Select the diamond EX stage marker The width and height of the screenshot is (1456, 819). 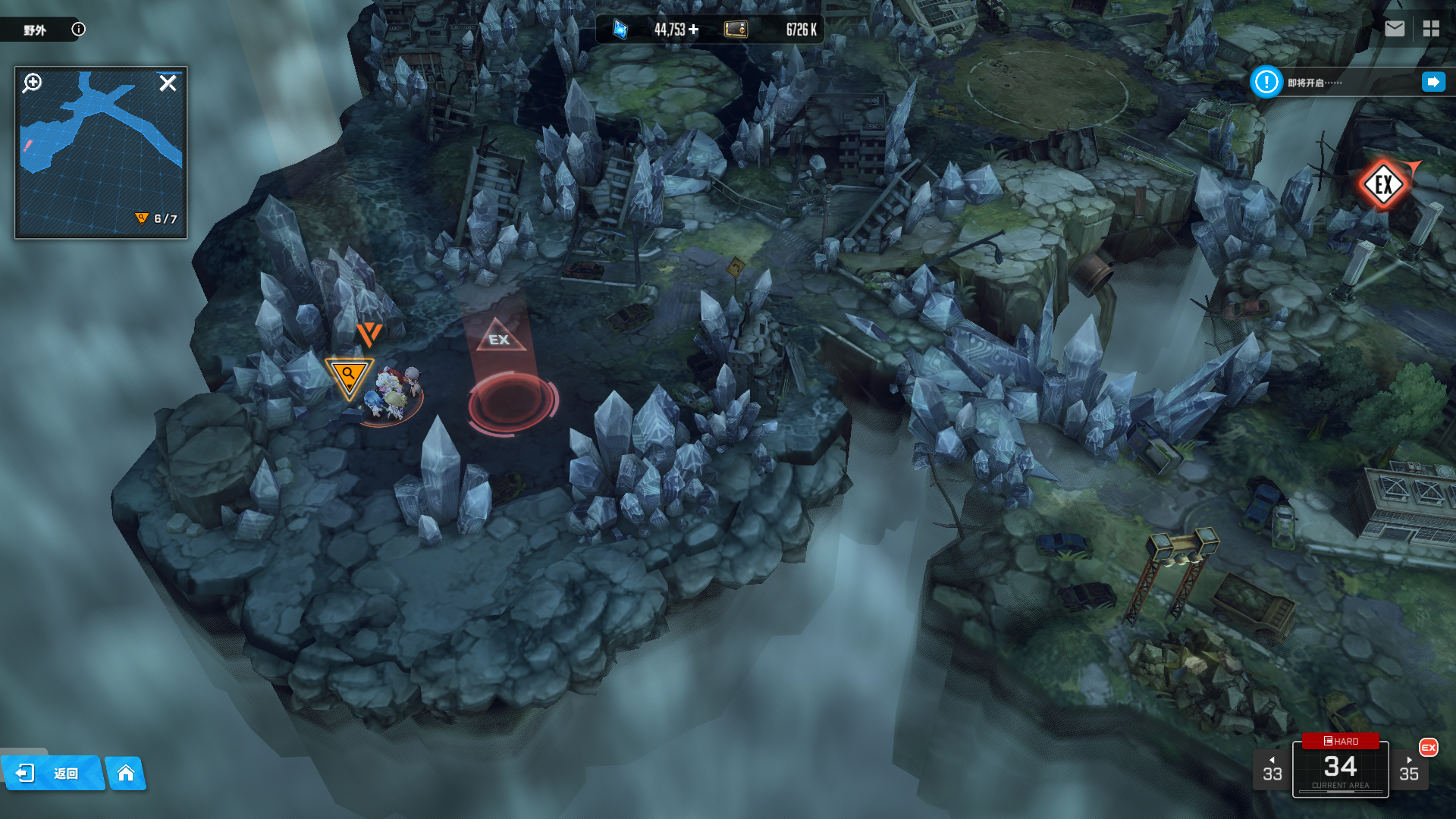click(x=1383, y=184)
